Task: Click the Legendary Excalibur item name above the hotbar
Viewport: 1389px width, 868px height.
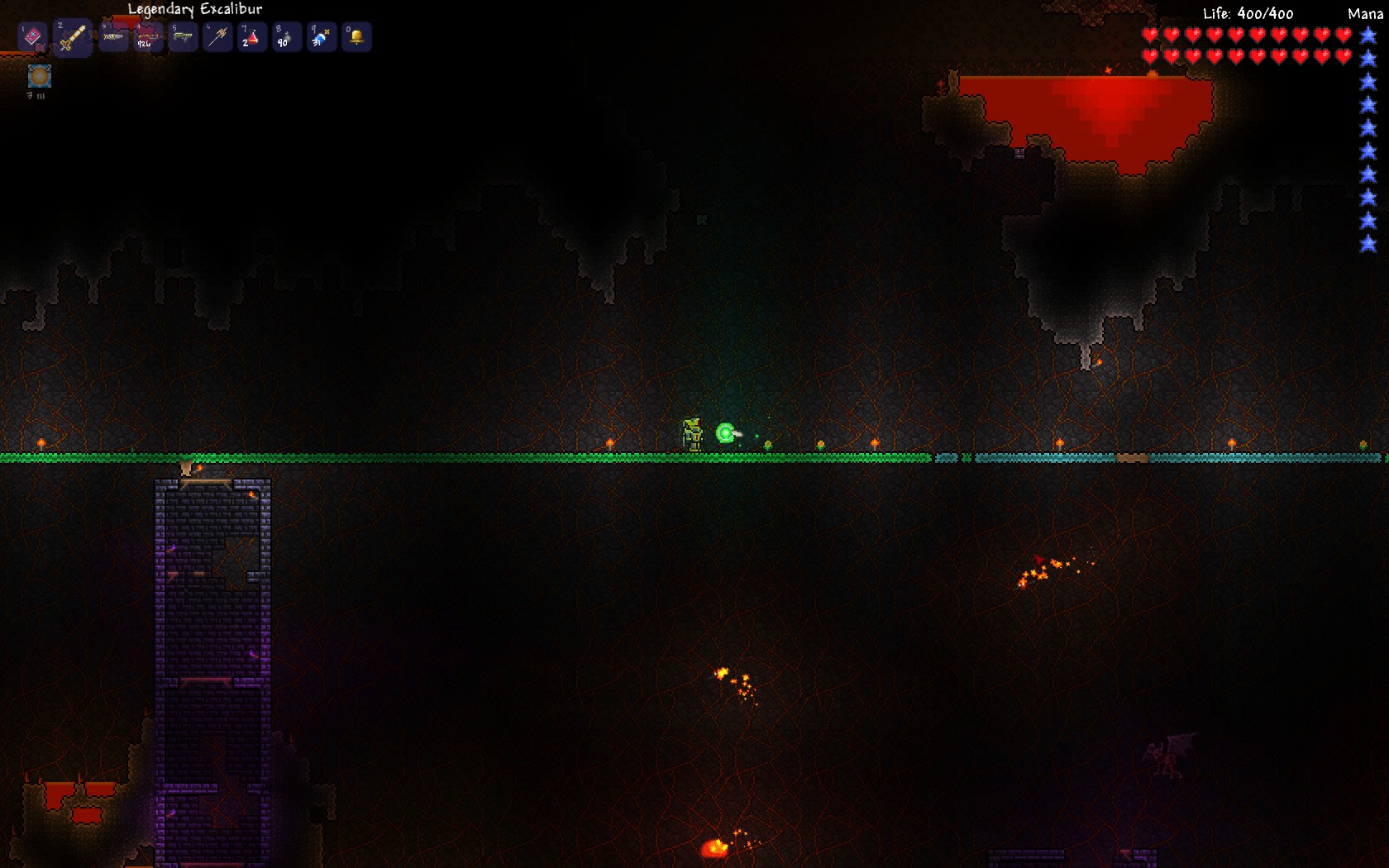Action: pos(194,9)
